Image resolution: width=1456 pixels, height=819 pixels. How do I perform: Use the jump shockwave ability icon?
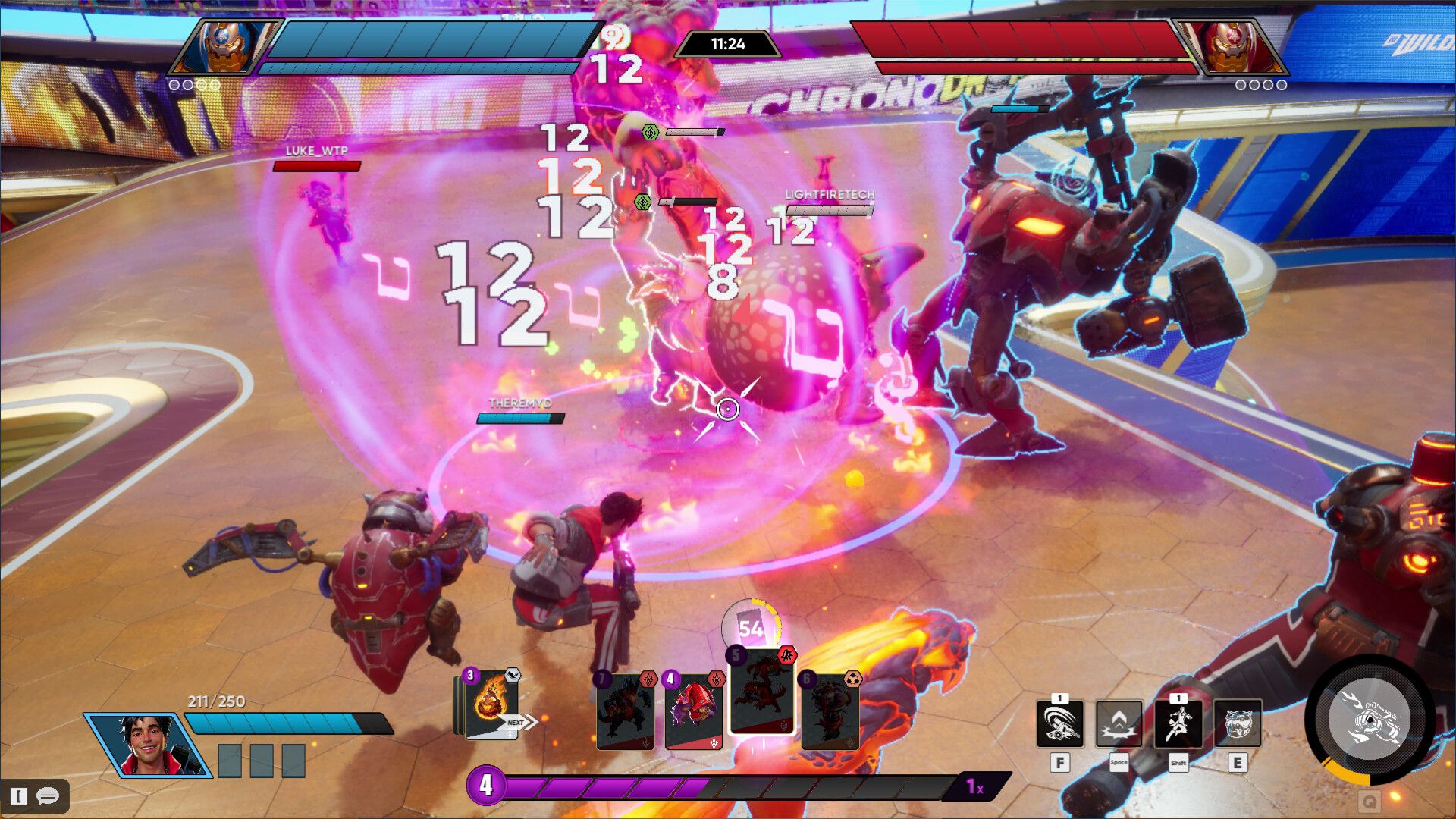click(1119, 724)
